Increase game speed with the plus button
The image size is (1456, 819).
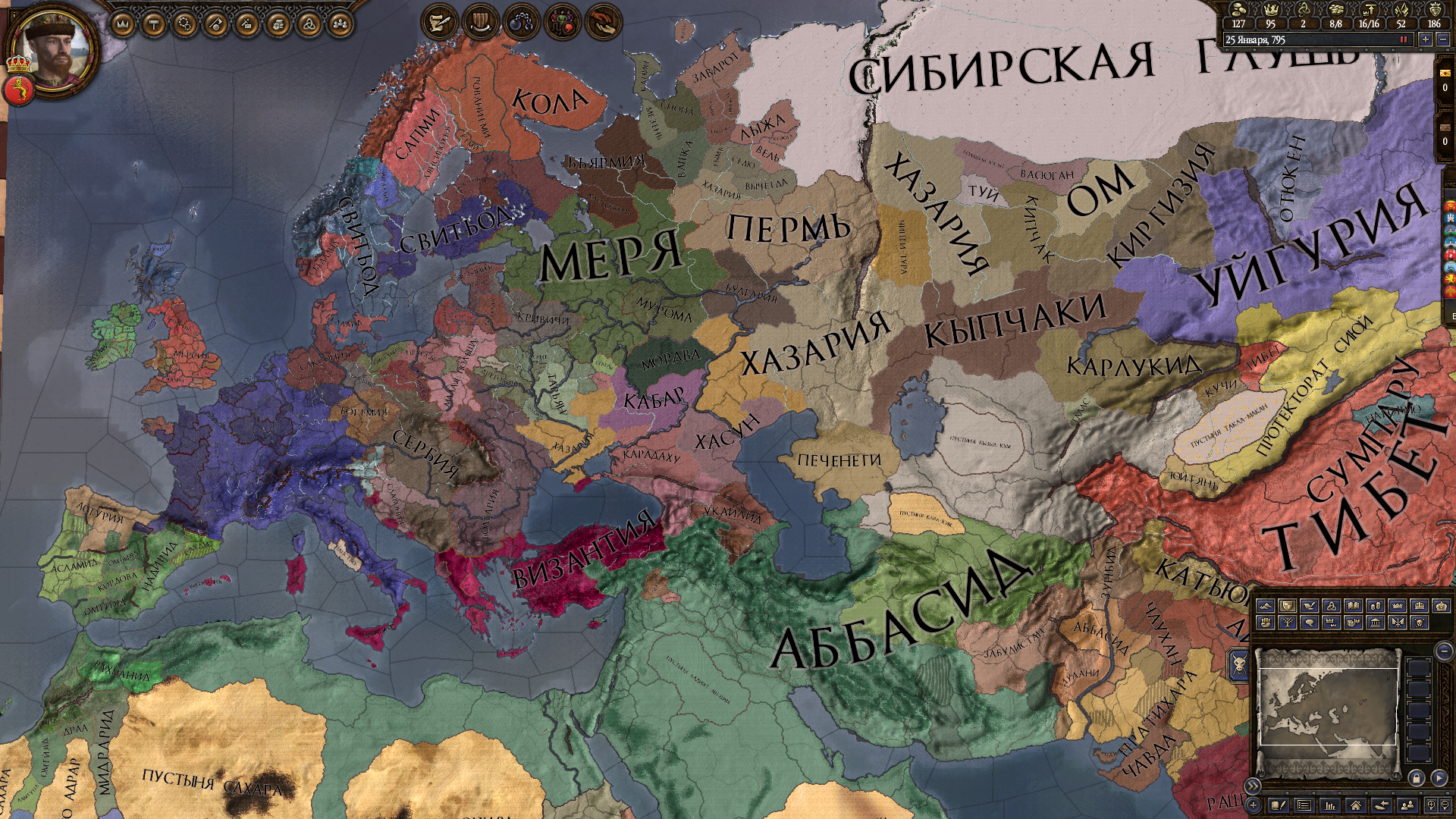1425,41
